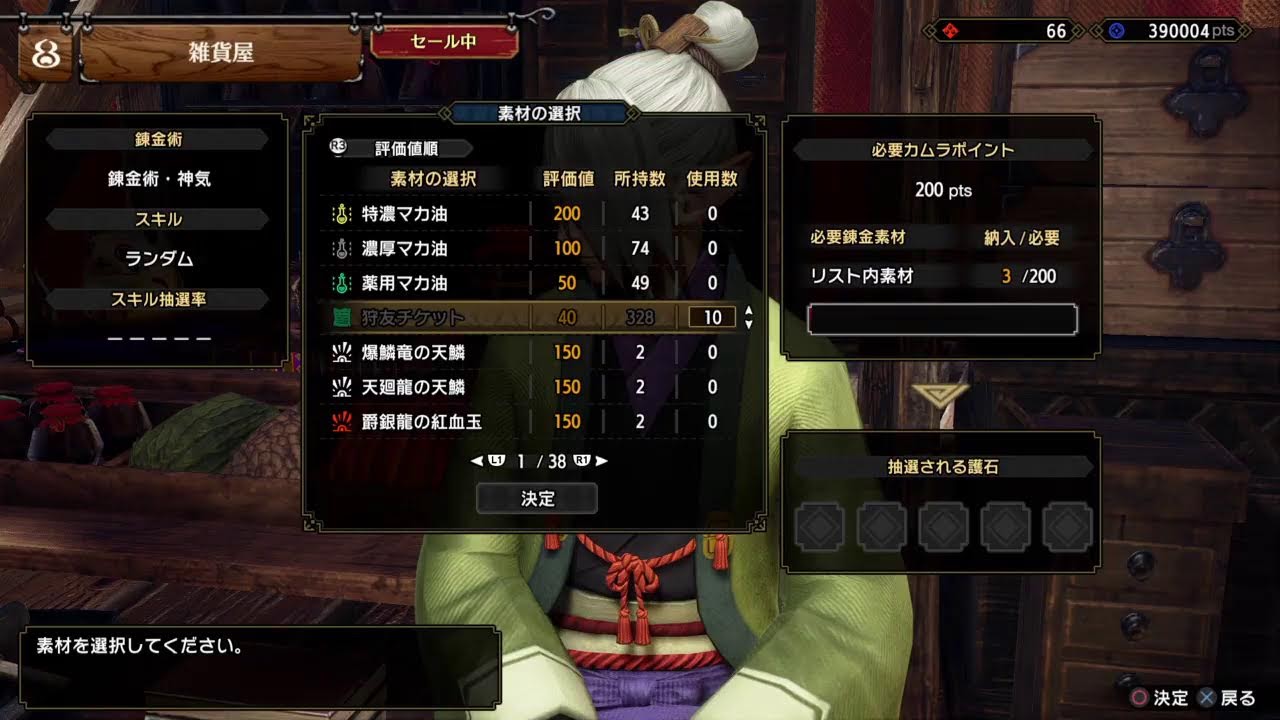This screenshot has width=1280, height=720.
Task: Go to the next material page arrow
Action: pyautogui.click(x=601, y=461)
